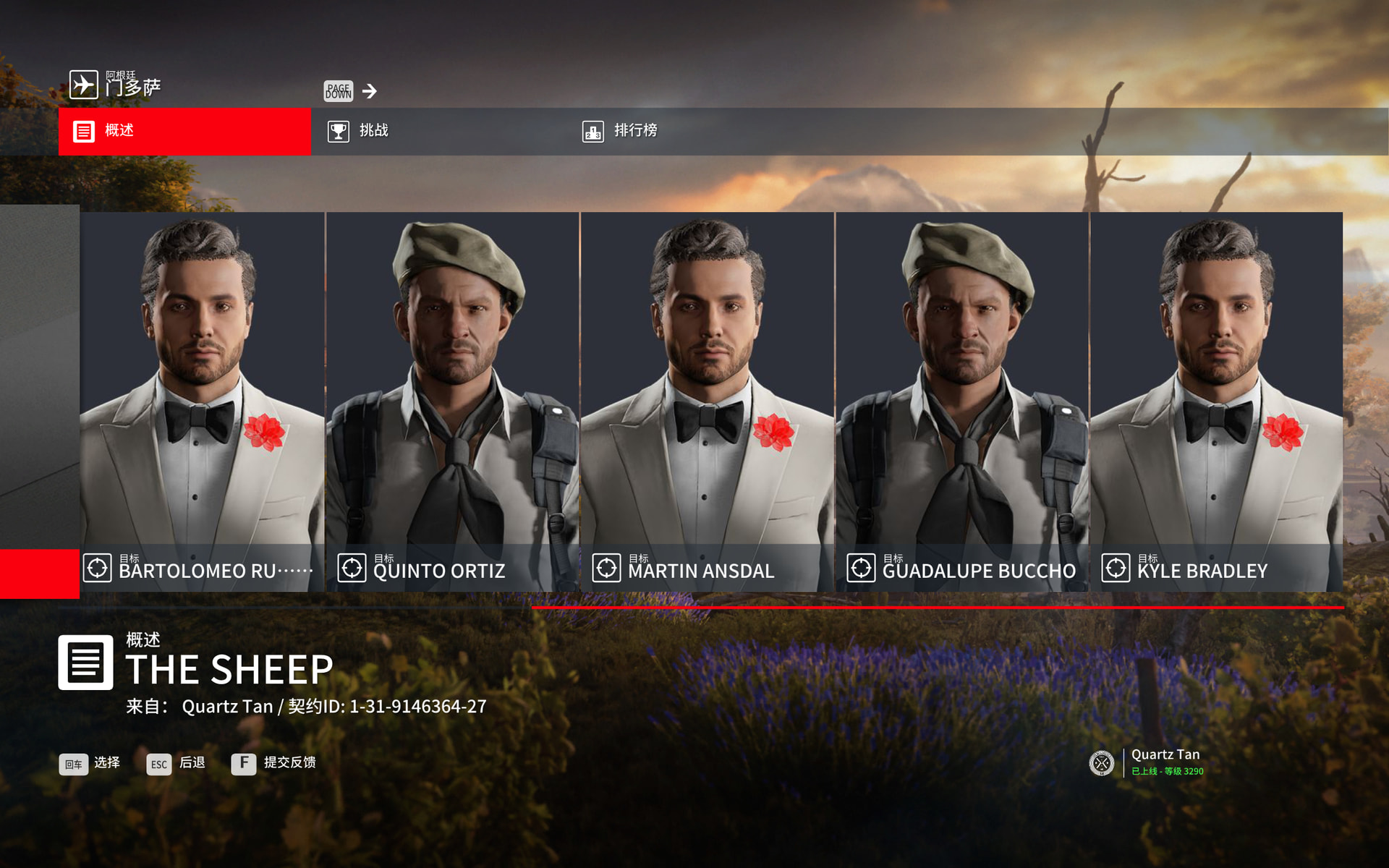Choose the Quinto Ortiz target card
1389x868 pixels.
point(453,401)
